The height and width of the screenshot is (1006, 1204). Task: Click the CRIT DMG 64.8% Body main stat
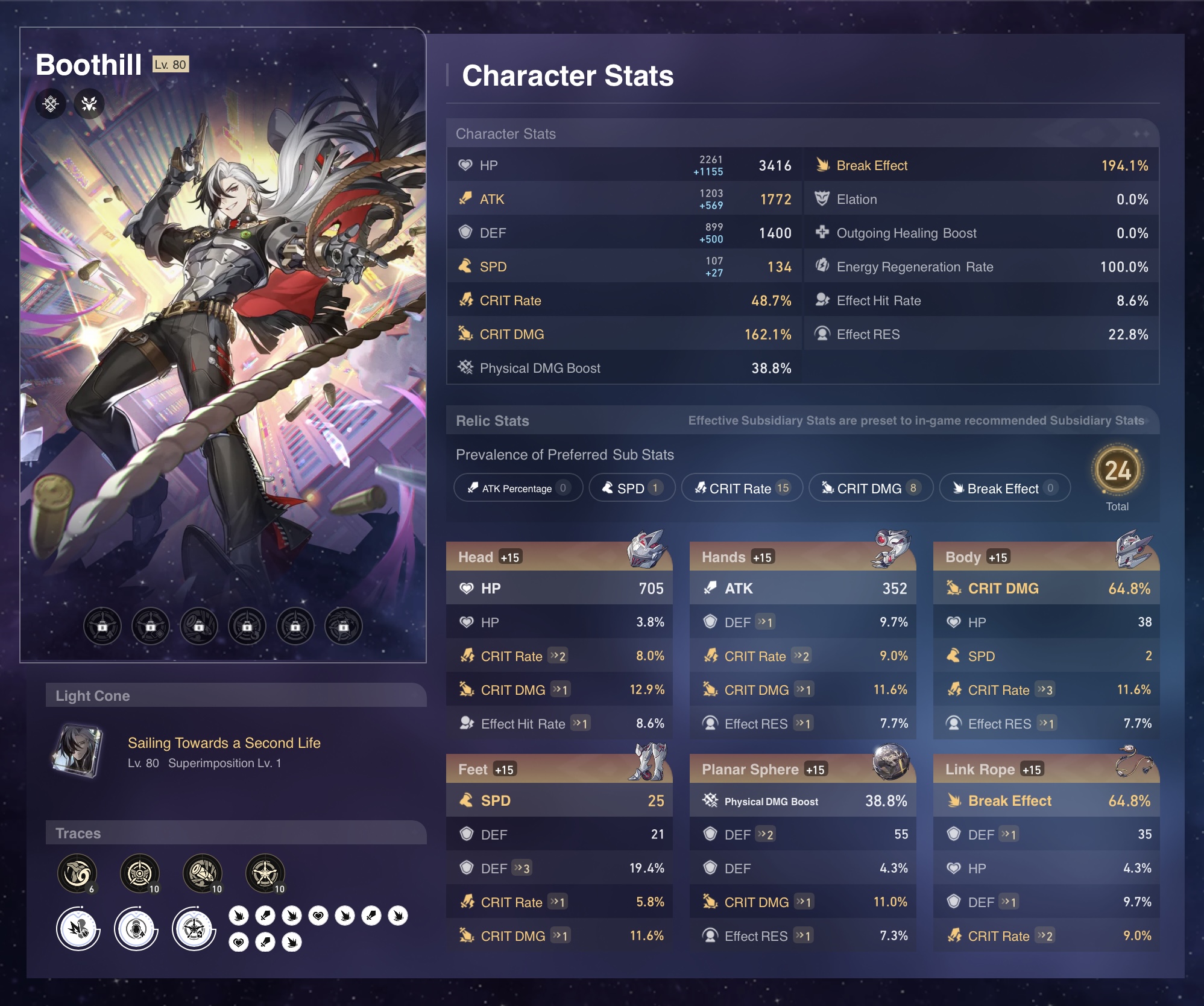pyautogui.click(x=1046, y=588)
